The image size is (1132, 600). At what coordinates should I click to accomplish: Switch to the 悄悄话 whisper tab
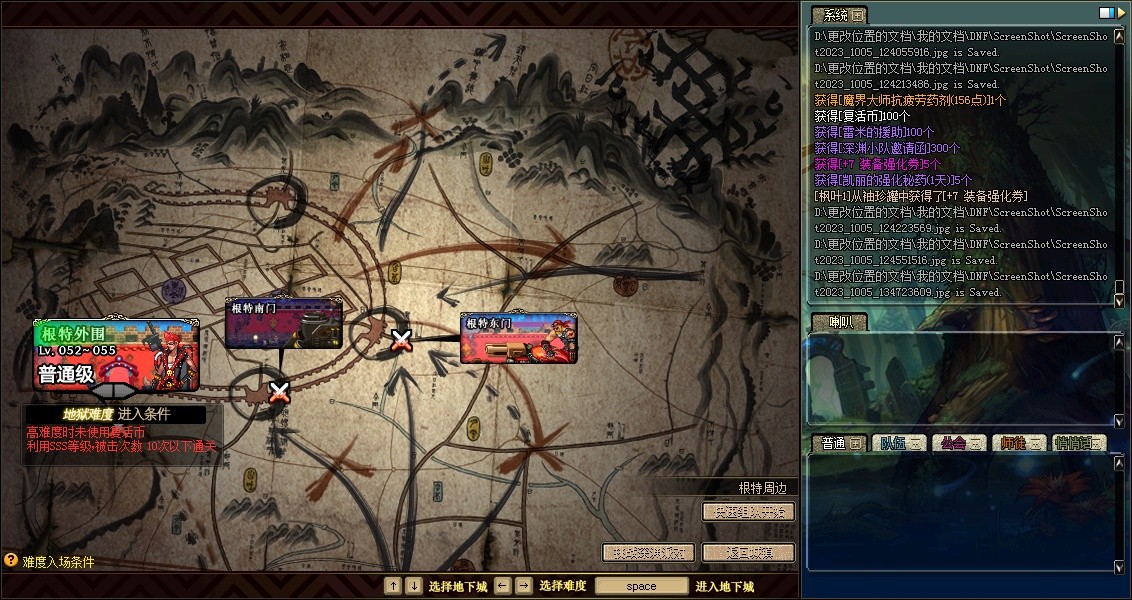coord(1078,443)
